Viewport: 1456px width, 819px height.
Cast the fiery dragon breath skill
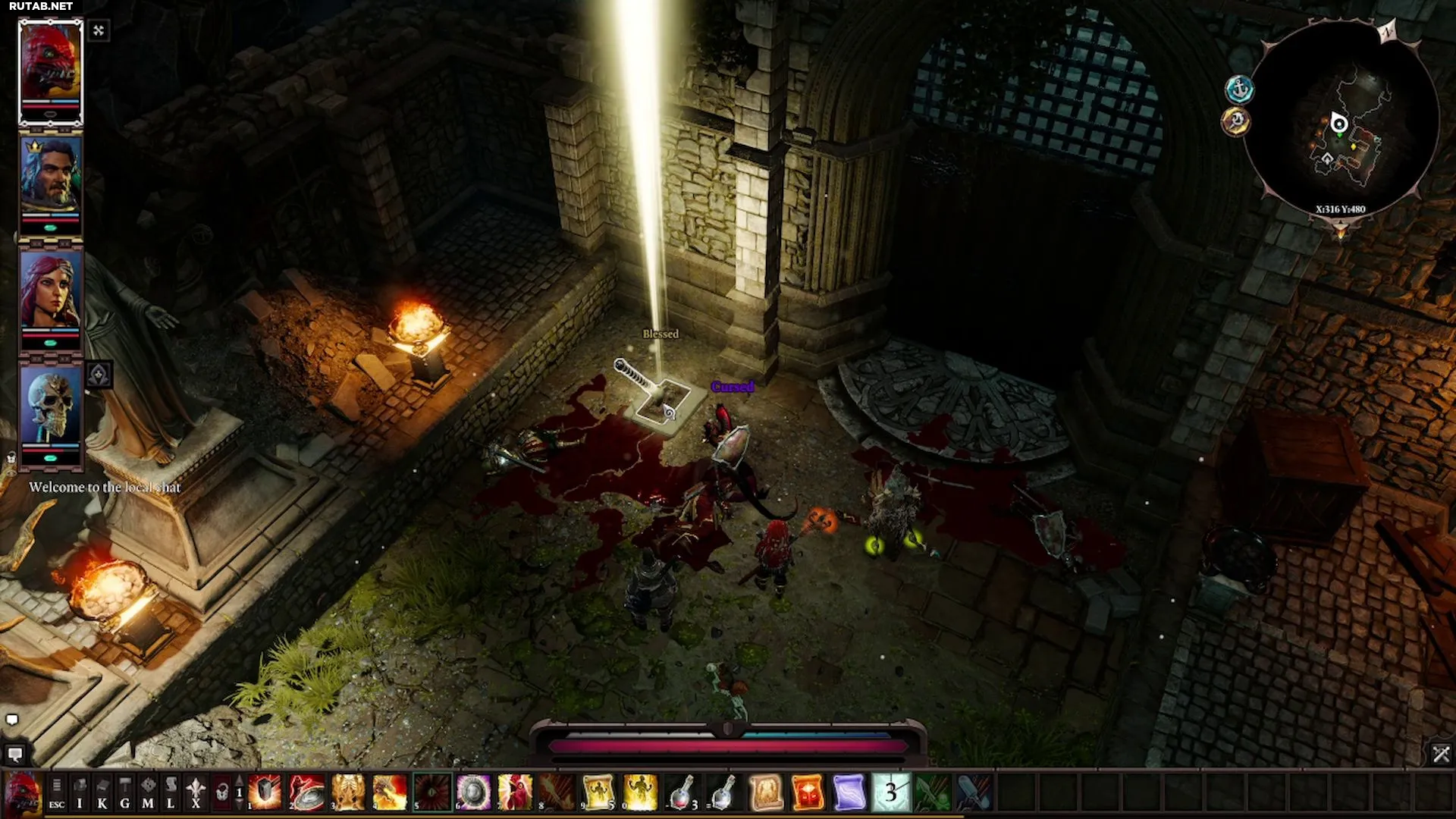(390, 792)
